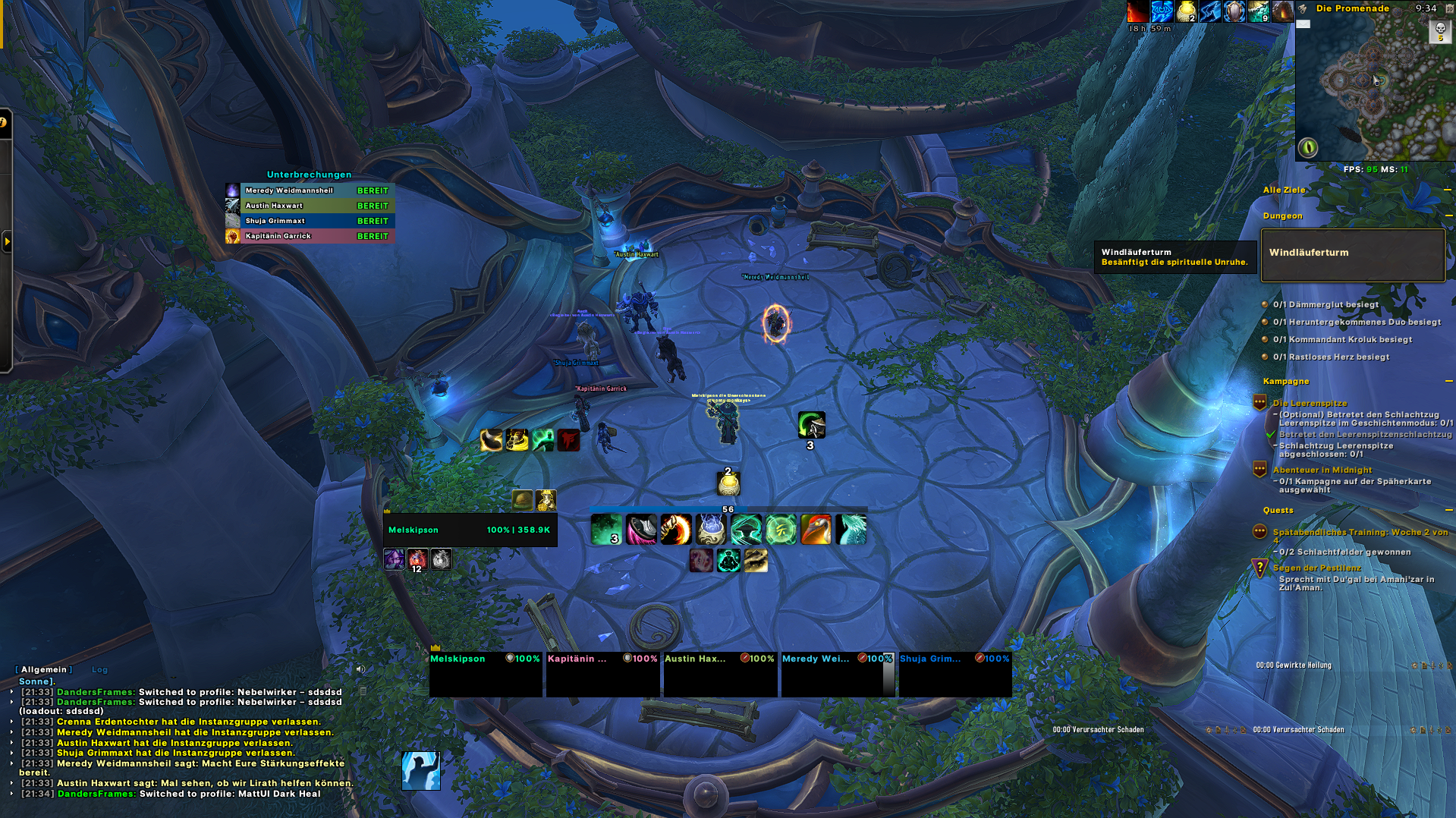Click the golden brew icon with 2 stacks
The image size is (1456, 818).
point(728,483)
